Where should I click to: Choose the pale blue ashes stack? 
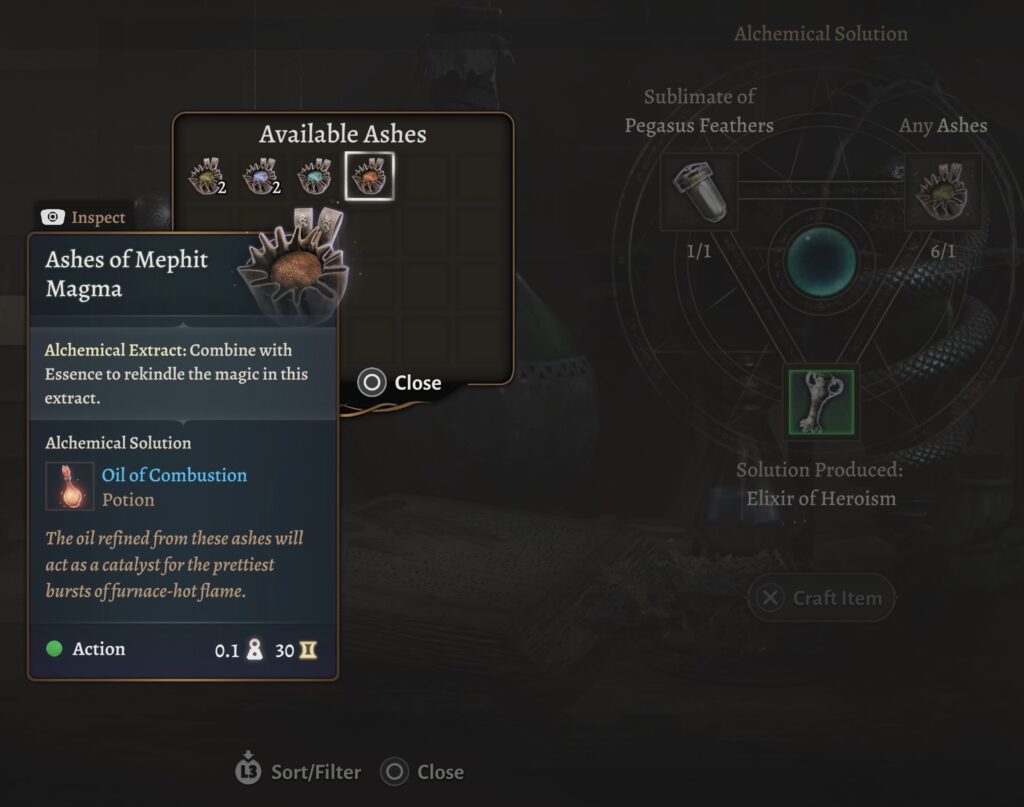coord(260,177)
